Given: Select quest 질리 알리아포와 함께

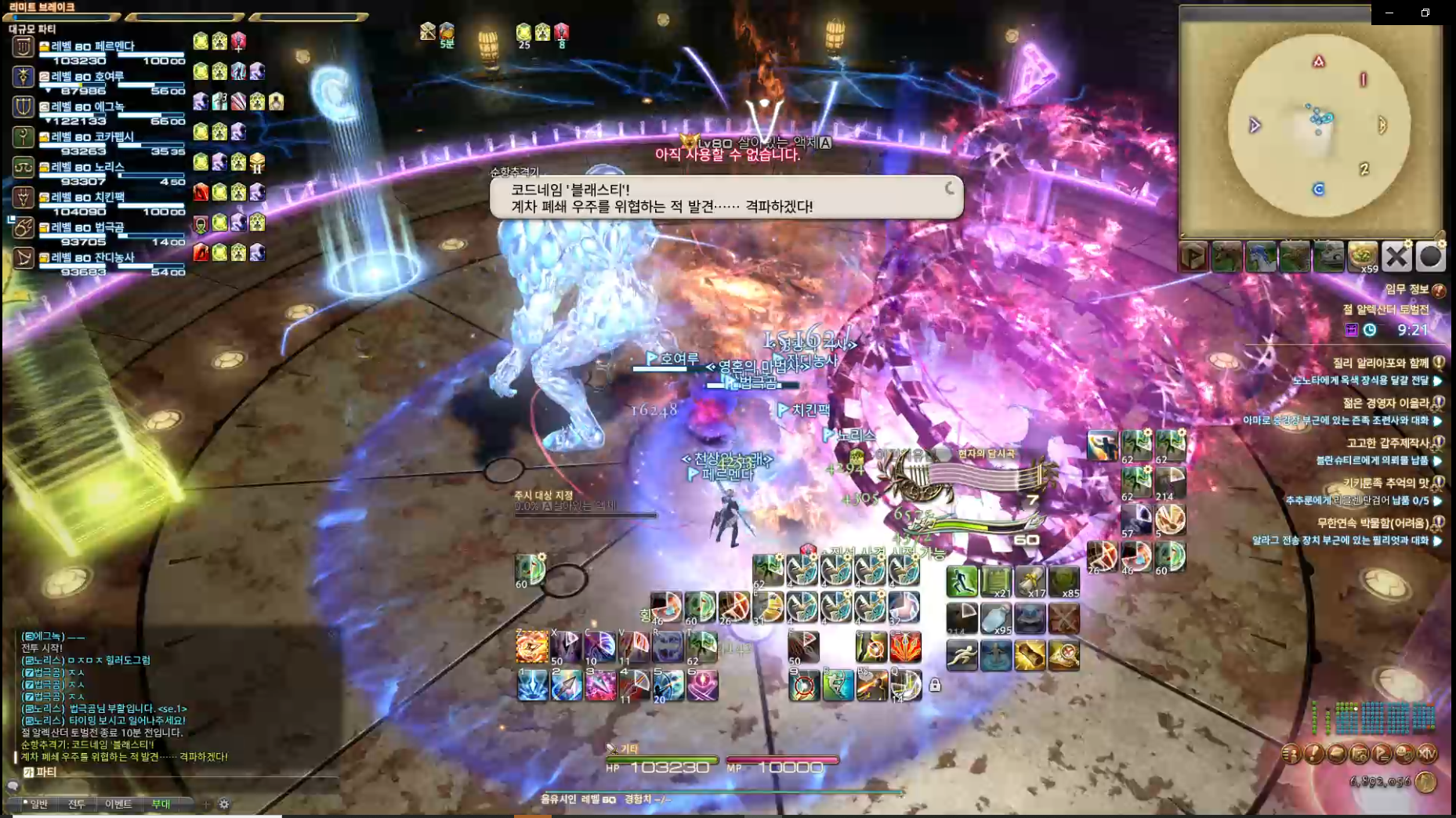Looking at the screenshot, I should point(1381,364).
